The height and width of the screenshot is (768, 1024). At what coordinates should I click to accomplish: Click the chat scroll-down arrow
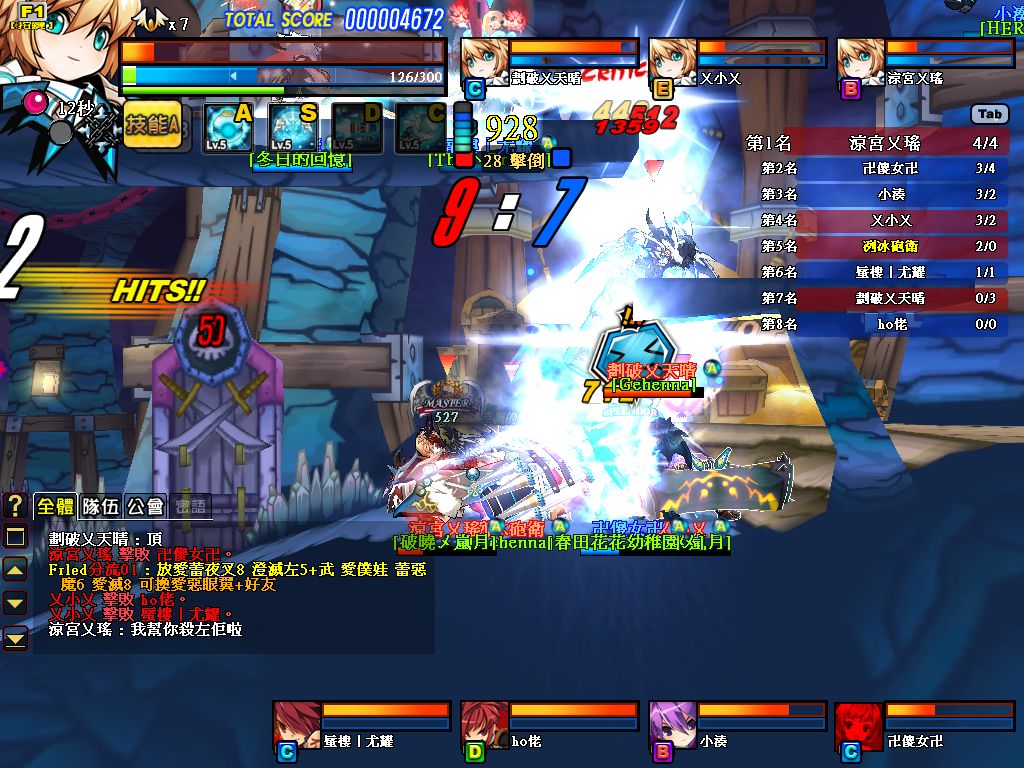15,603
